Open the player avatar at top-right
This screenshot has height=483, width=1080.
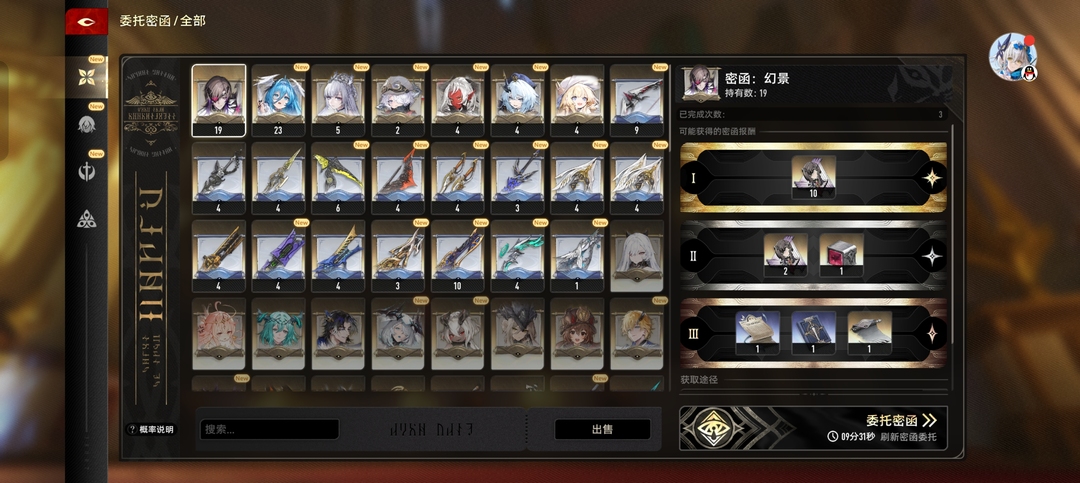[x=1010, y=56]
